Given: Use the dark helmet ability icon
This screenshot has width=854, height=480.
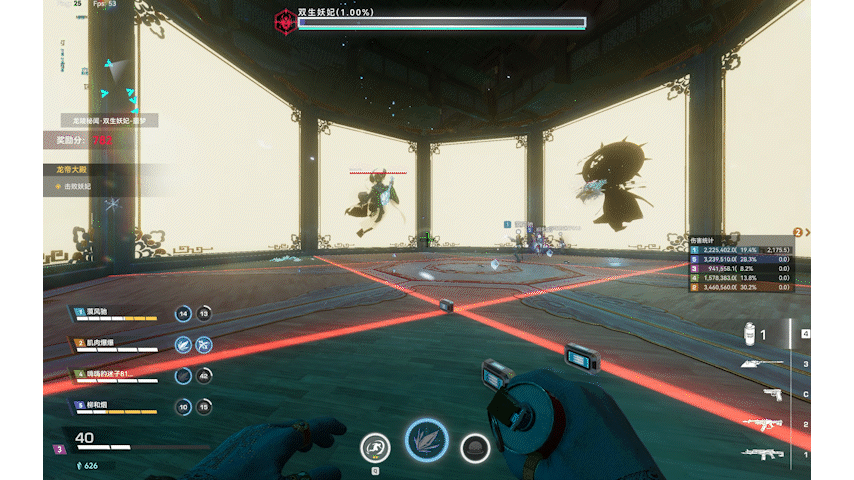Looking at the screenshot, I should pos(474,448).
